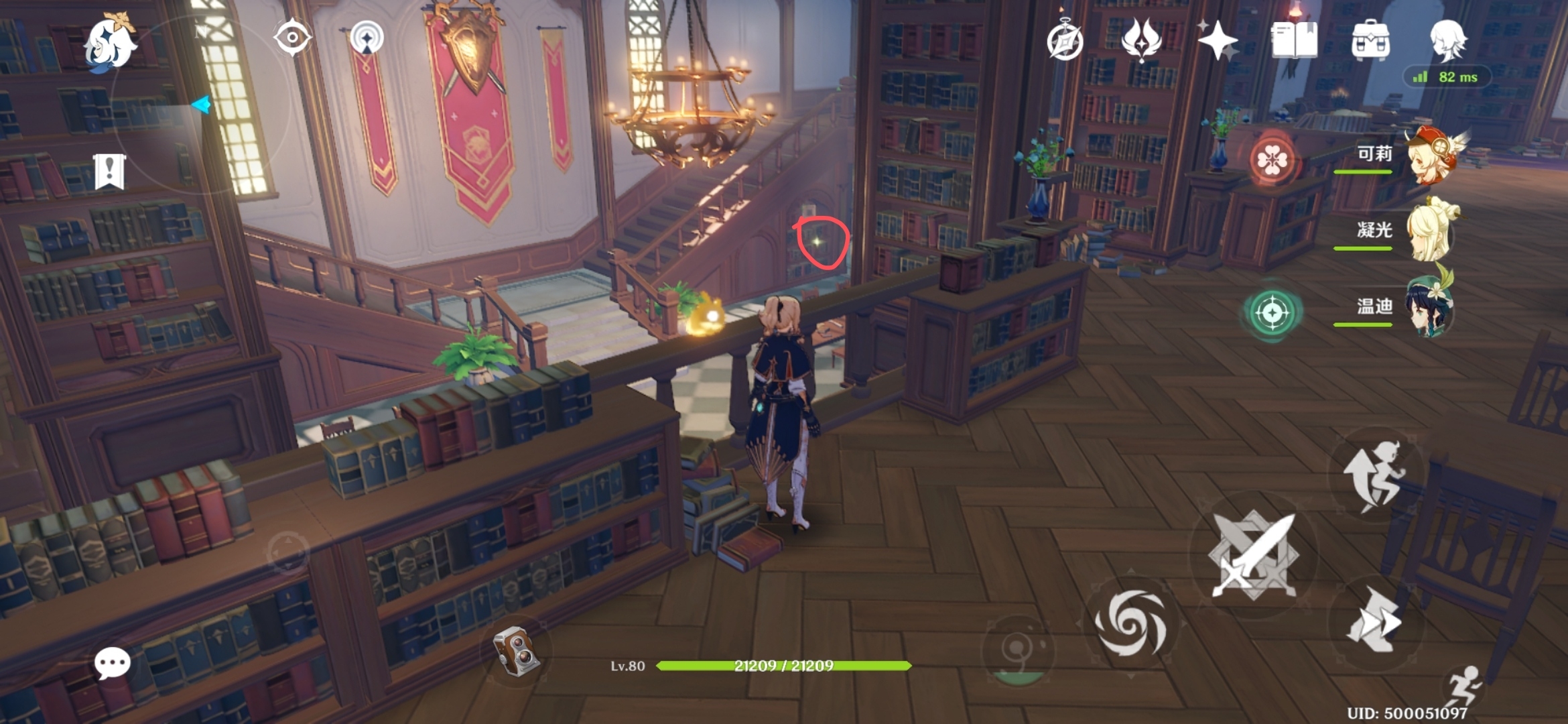Open the Adventurer Handbook book icon
Viewport: 1568px width, 724px height.
click(x=1294, y=40)
